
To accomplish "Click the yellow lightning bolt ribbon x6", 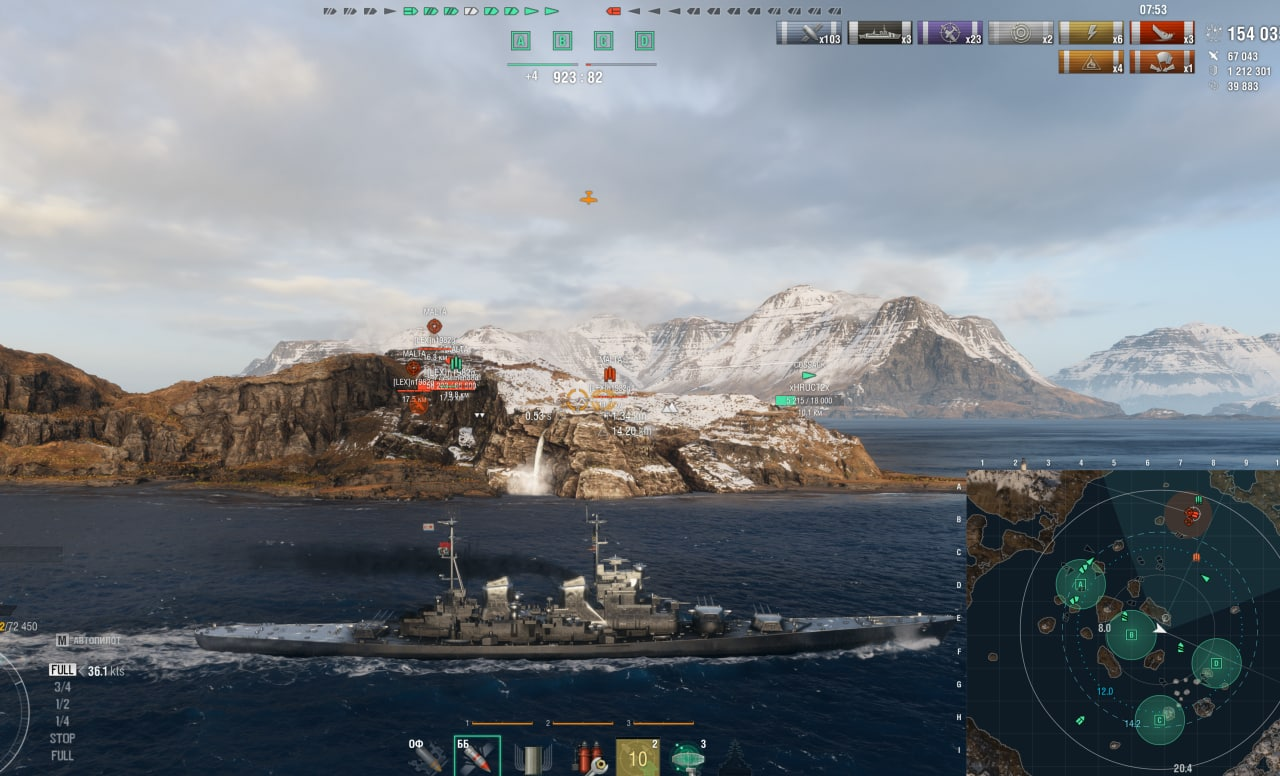I will point(1090,33).
